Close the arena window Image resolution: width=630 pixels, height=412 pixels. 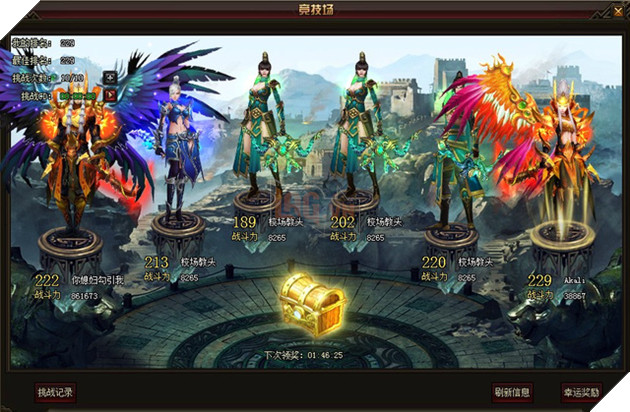pos(617,10)
